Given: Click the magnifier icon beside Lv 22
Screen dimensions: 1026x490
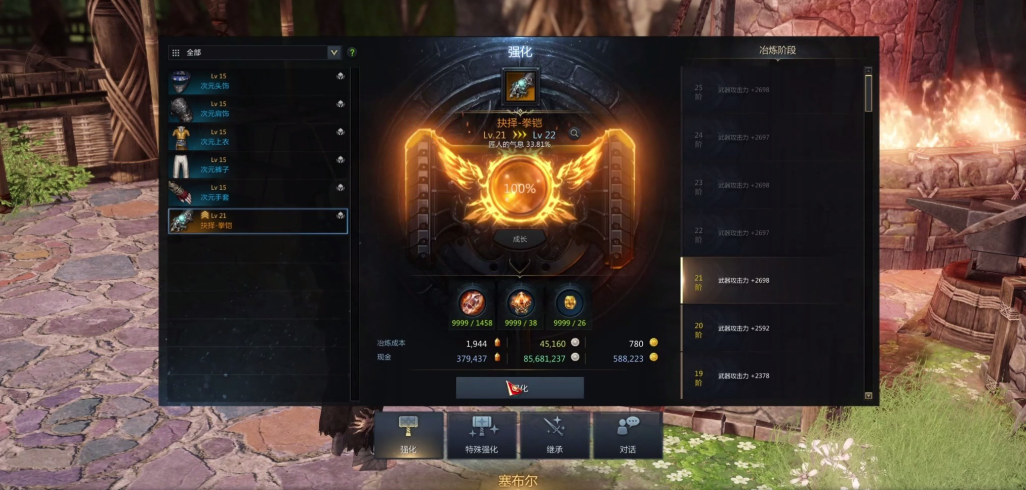Looking at the screenshot, I should coord(575,133).
